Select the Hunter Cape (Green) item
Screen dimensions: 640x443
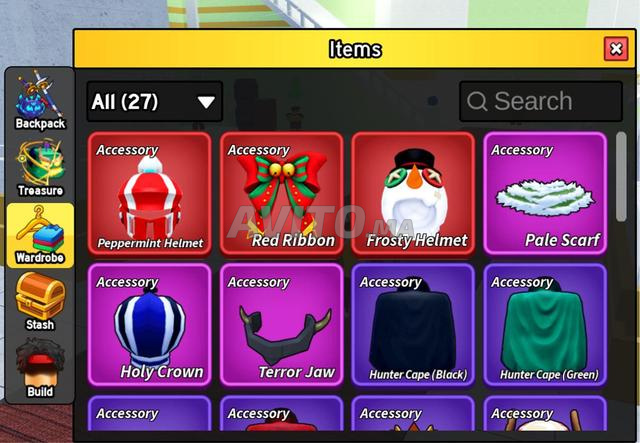(x=544, y=325)
